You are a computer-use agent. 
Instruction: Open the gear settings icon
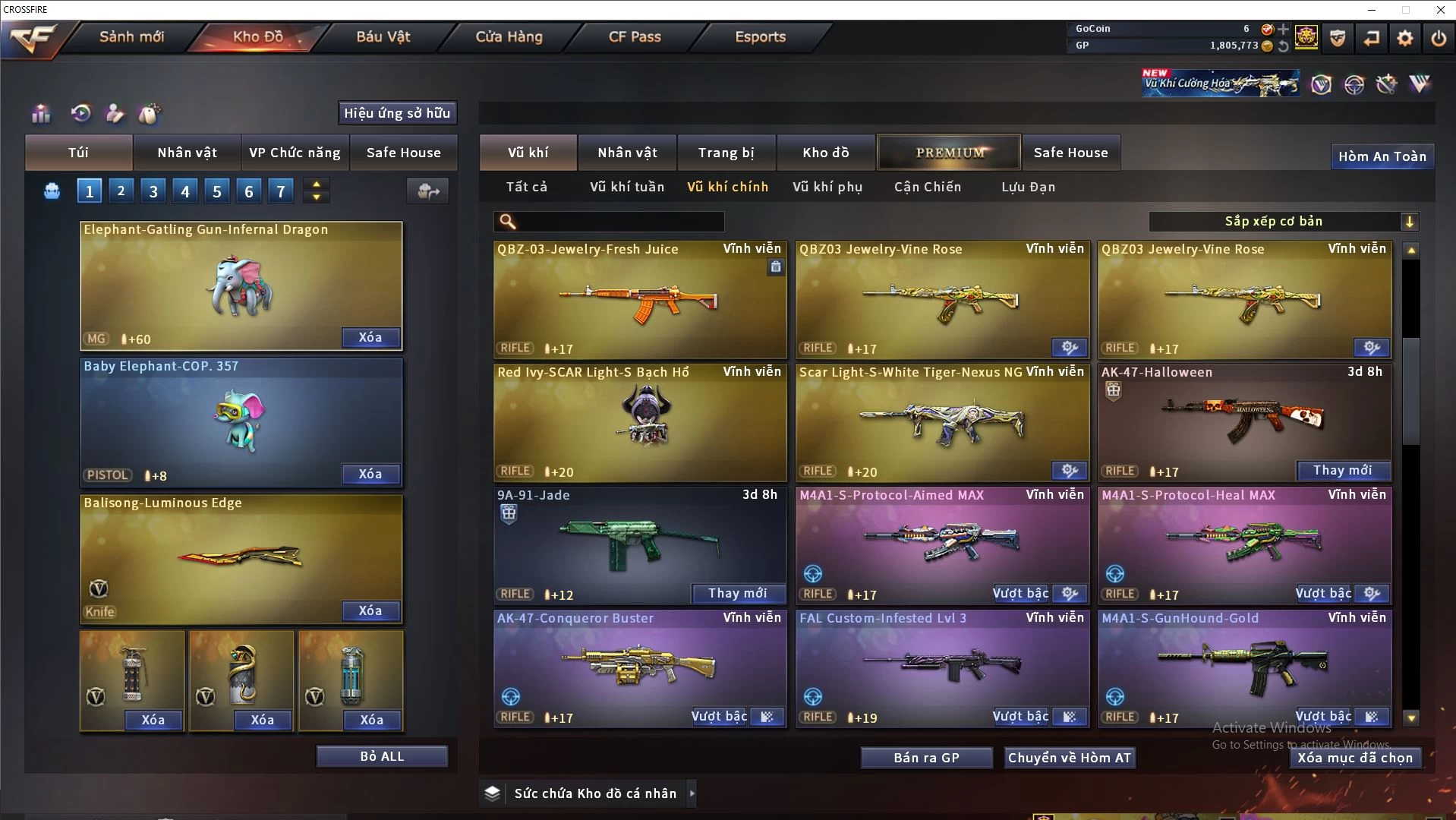1404,38
